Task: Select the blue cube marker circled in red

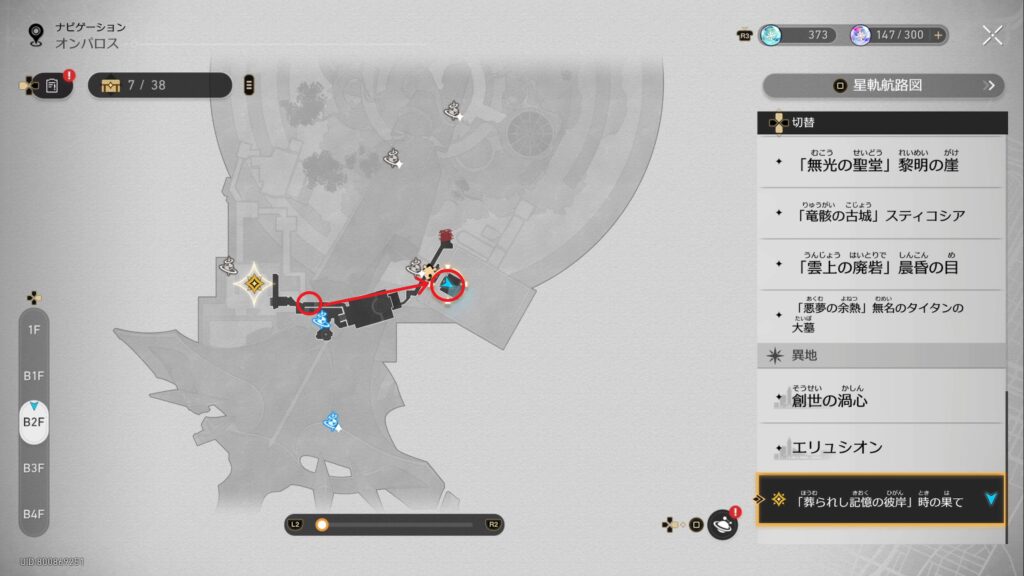Action: [450, 288]
